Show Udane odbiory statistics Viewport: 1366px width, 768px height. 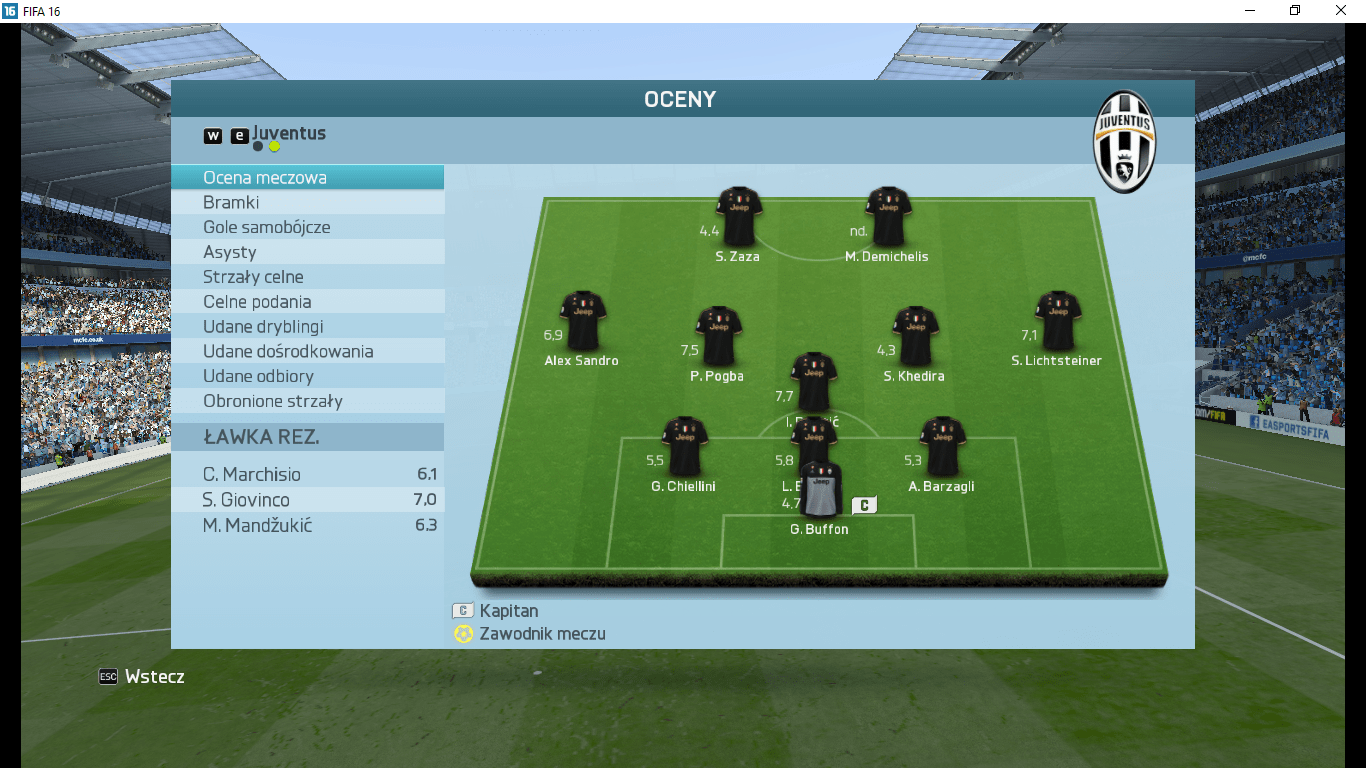click(x=307, y=377)
